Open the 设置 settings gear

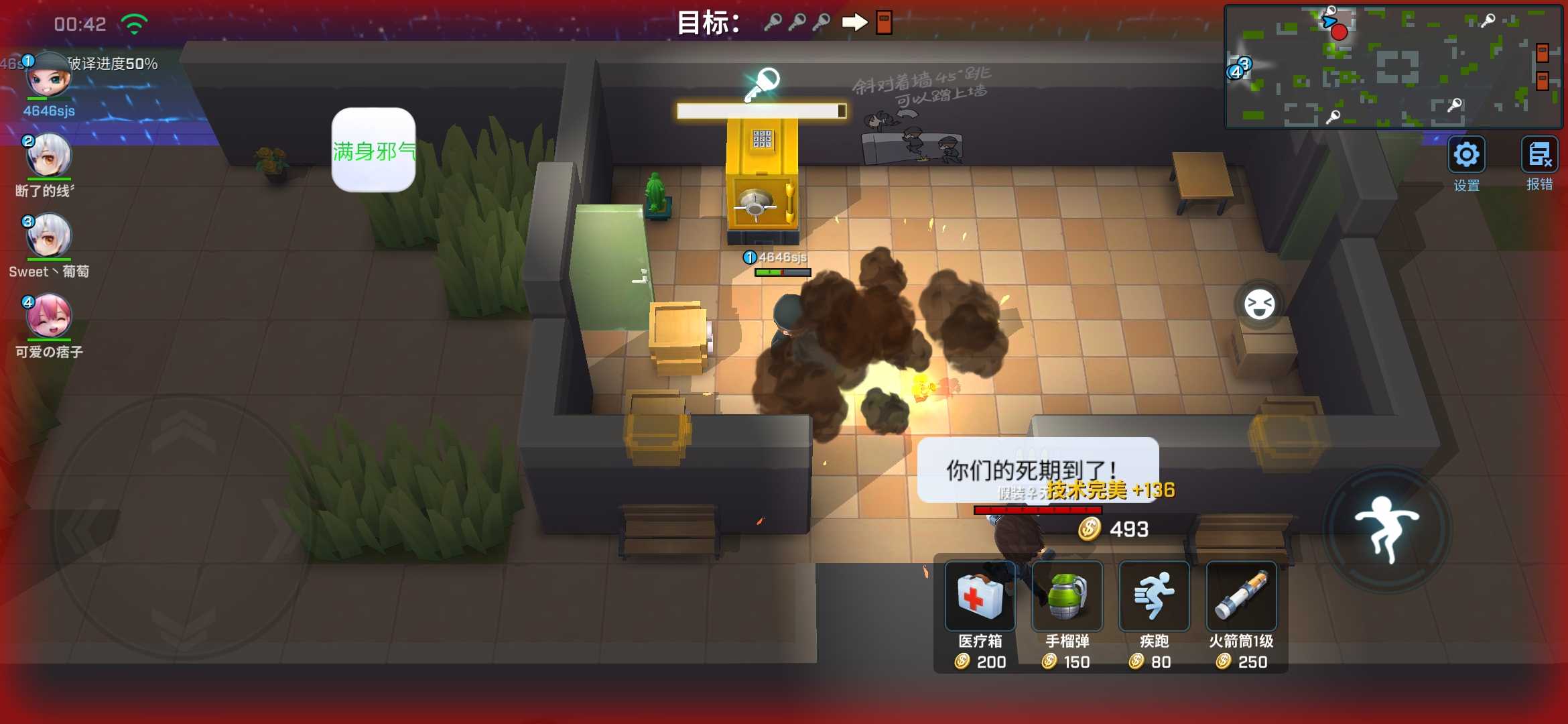tap(1466, 156)
